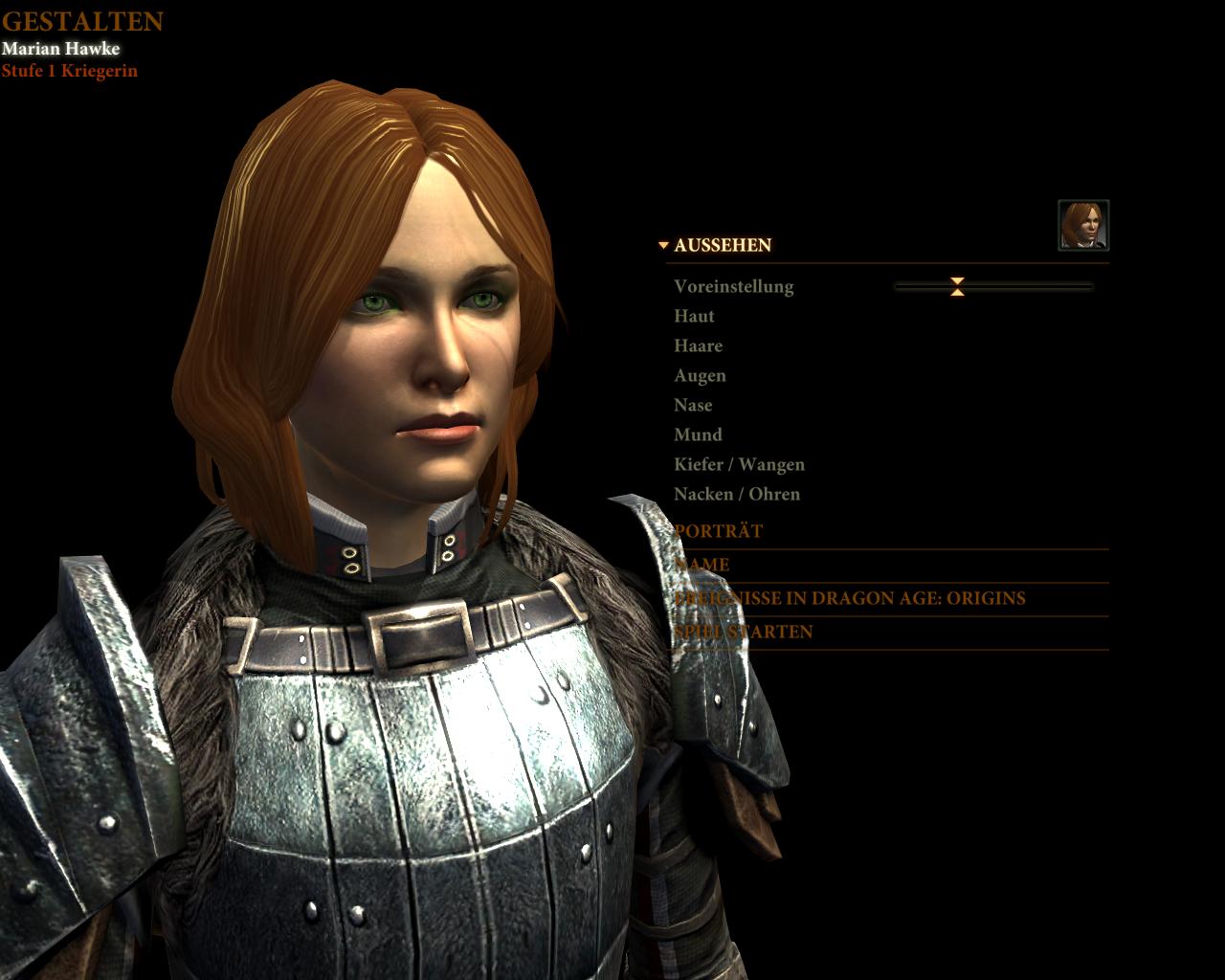Open the Haut options

(x=694, y=316)
